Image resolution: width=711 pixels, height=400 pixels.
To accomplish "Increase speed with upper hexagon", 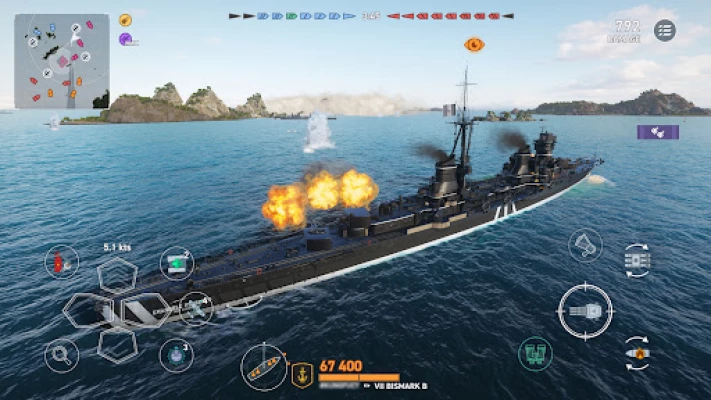I will coord(118,275).
